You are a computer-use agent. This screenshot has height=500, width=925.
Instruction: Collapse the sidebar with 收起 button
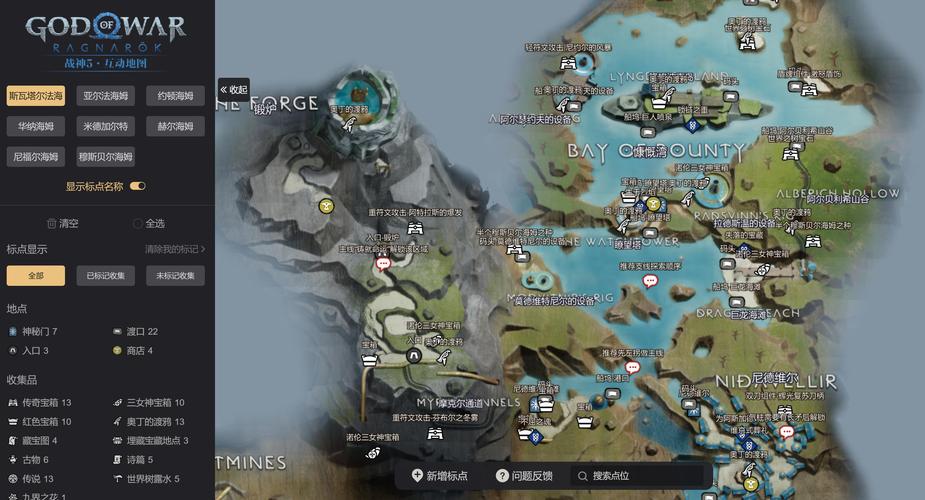click(x=233, y=89)
